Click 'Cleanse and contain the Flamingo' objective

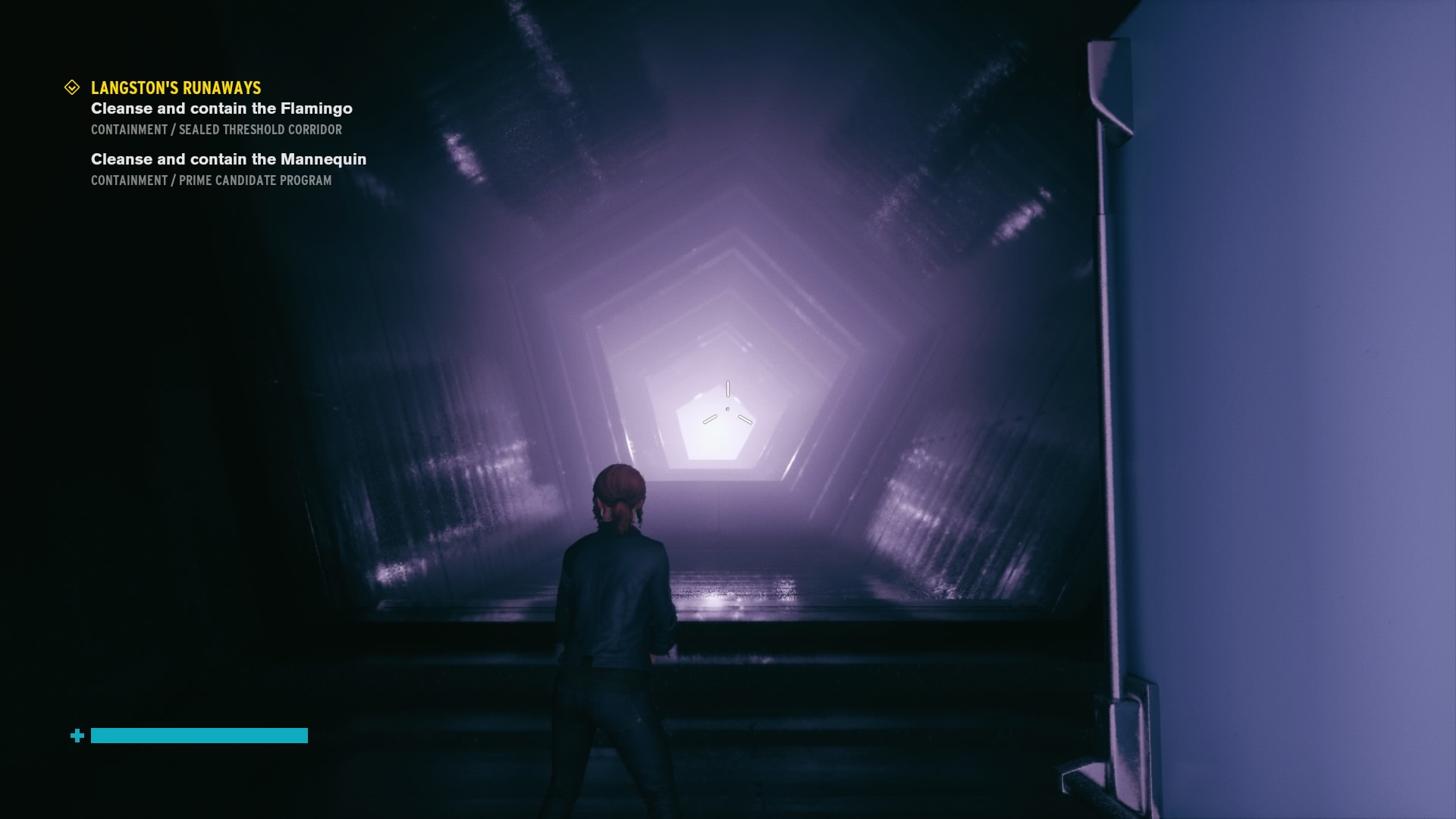pyautogui.click(x=221, y=108)
